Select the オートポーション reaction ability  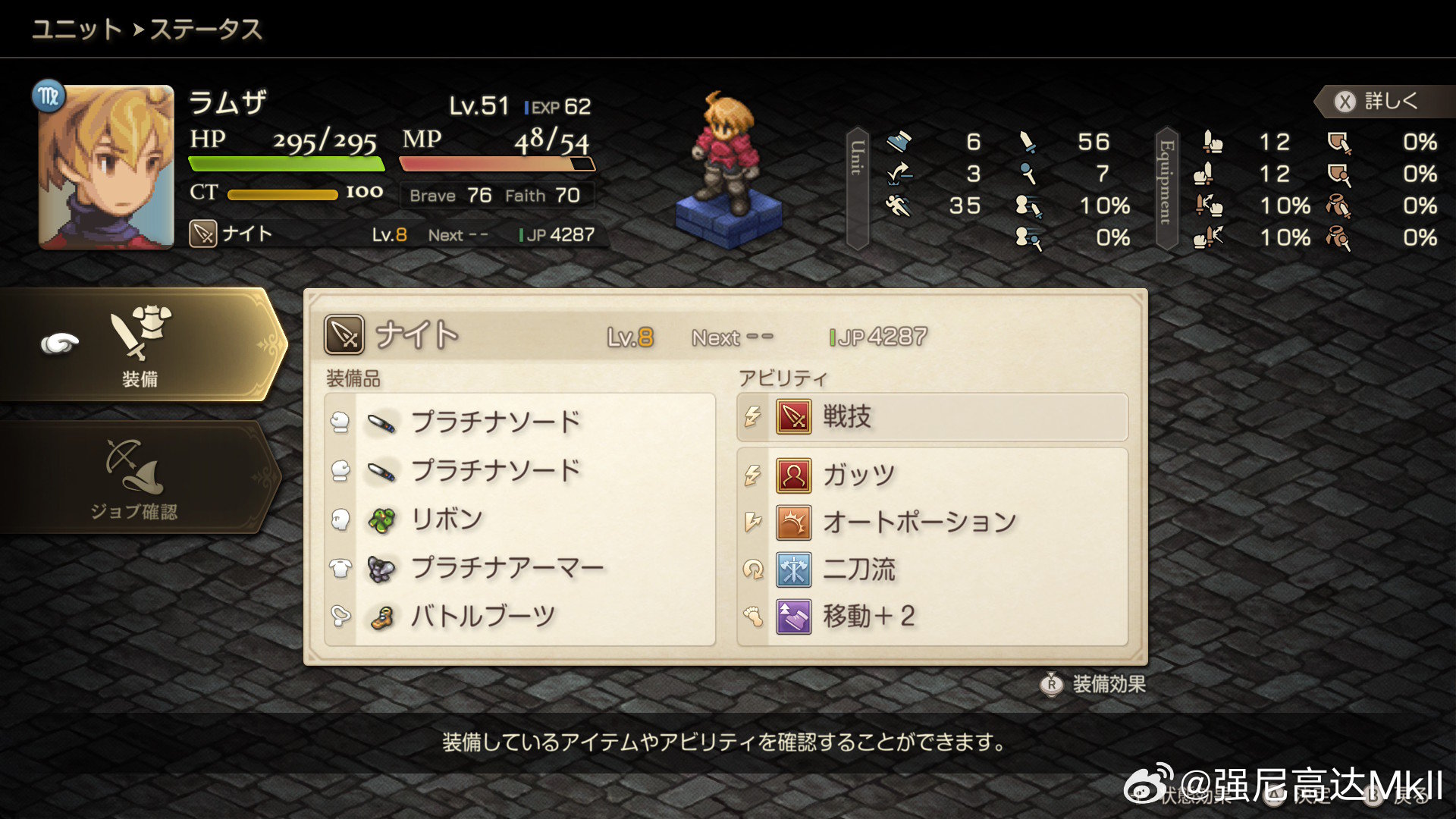click(x=931, y=522)
